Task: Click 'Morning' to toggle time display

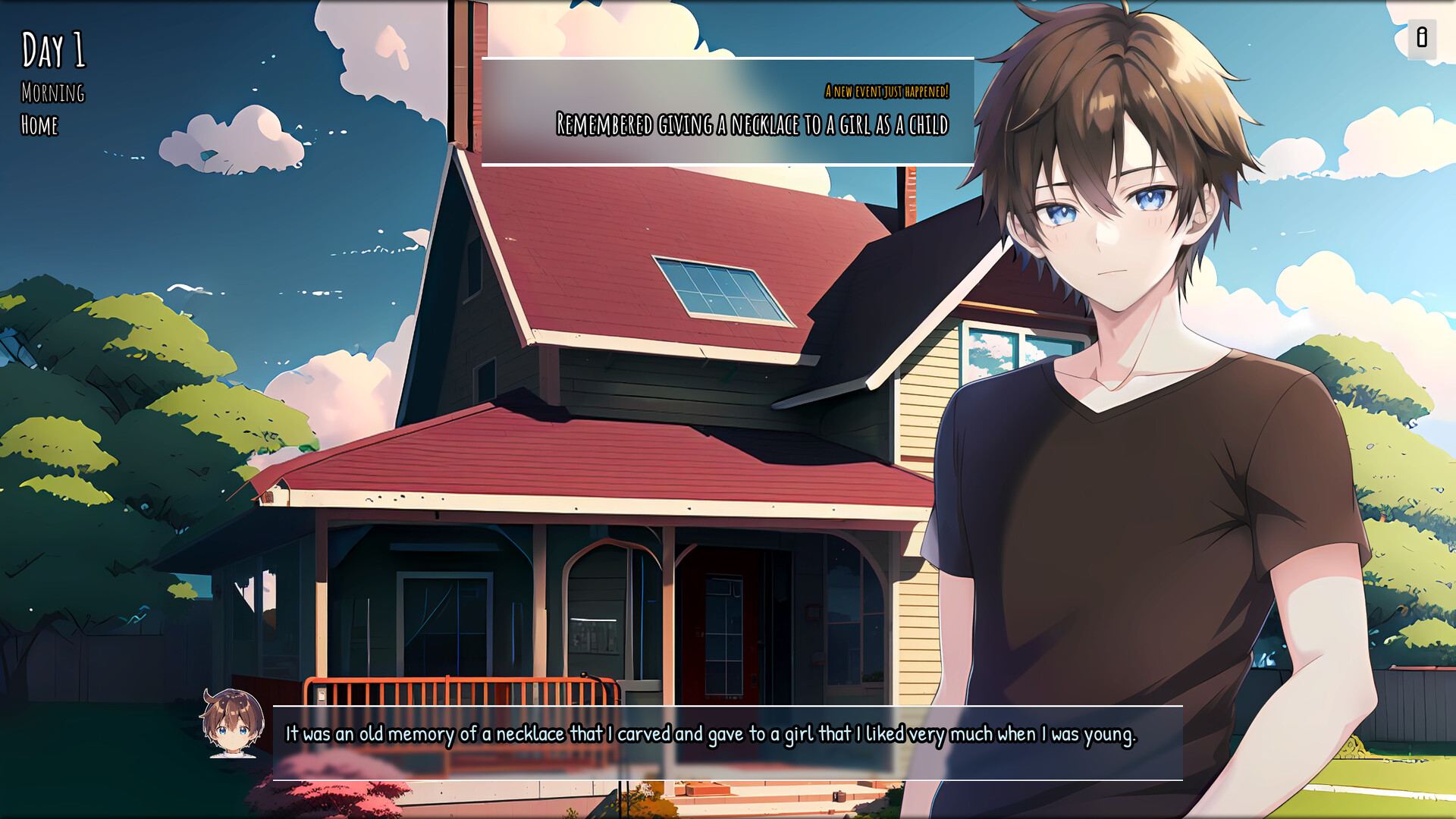Action: coord(53,94)
